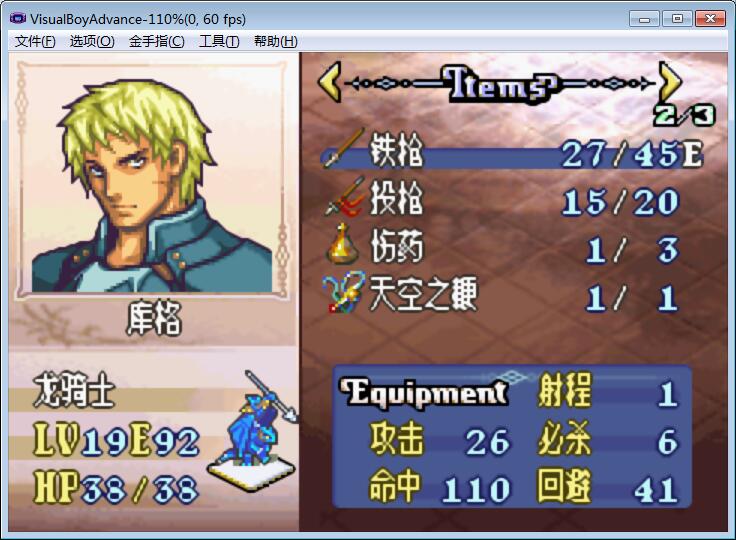Select the 伤药 vulnerary potion row
This screenshot has width=736, height=540.
(510, 249)
